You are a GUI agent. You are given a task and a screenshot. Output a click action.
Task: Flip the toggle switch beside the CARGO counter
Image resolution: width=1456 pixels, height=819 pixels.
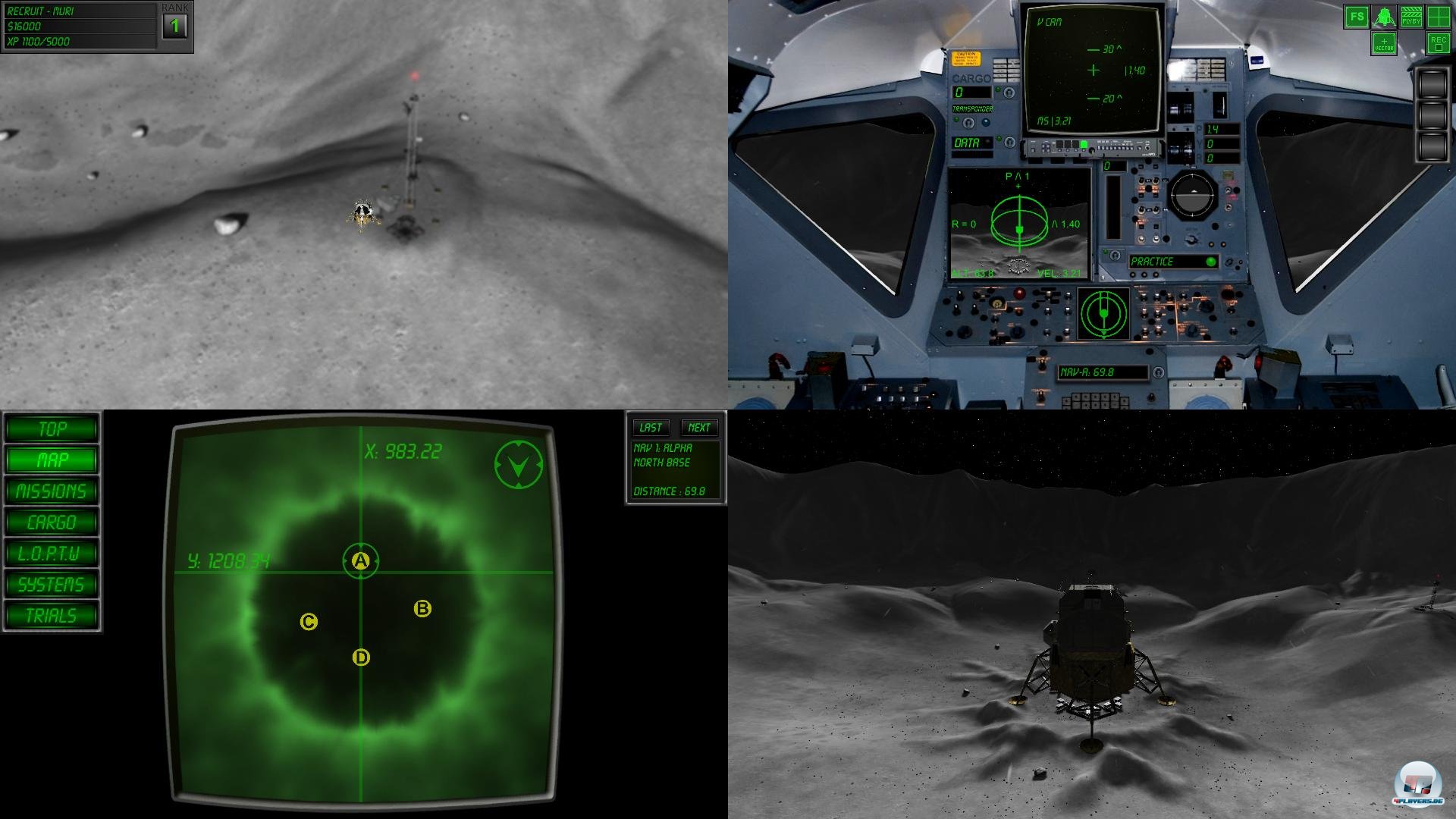point(1009,93)
